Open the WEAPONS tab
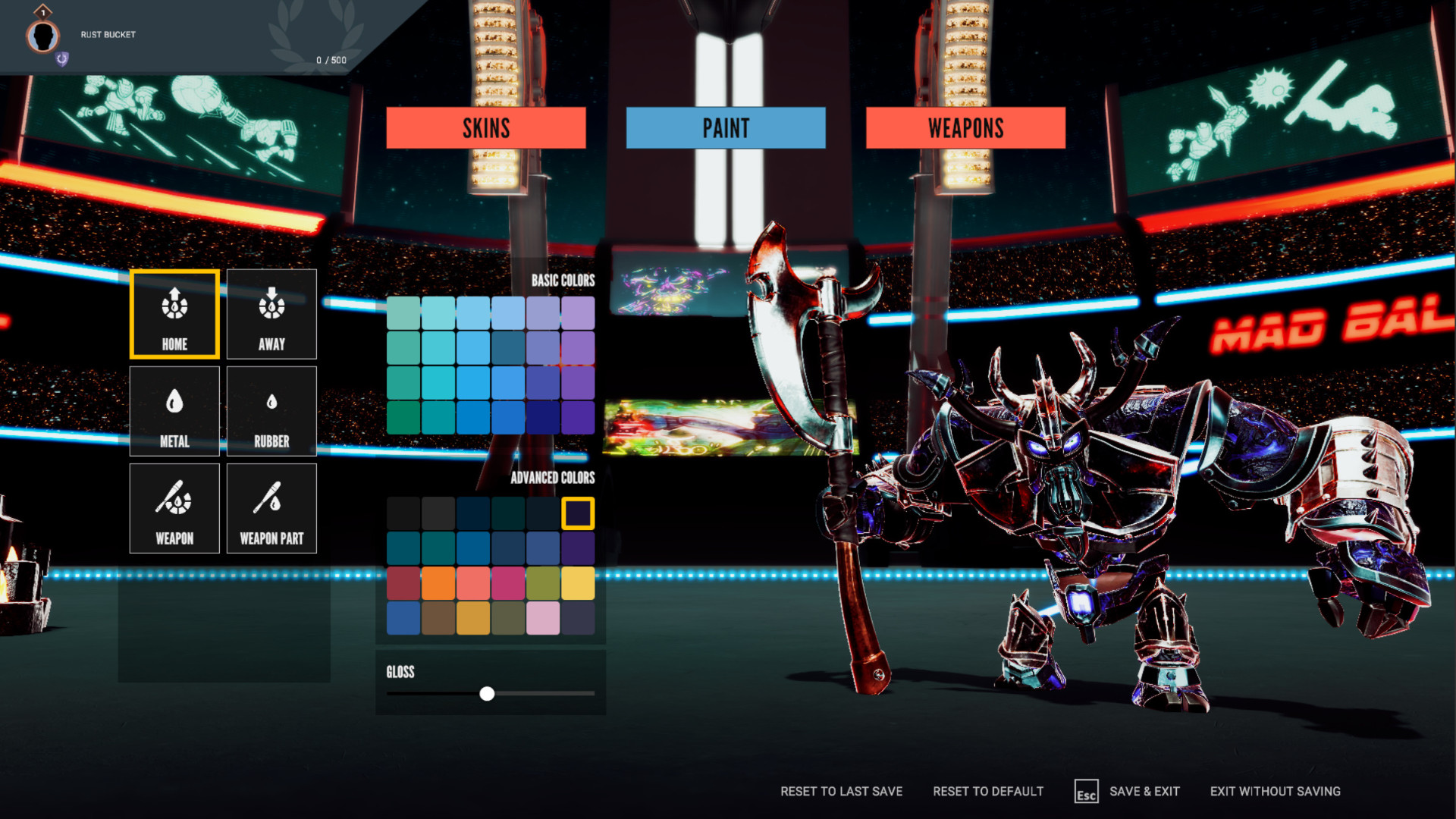The image size is (1456, 819). tap(965, 127)
